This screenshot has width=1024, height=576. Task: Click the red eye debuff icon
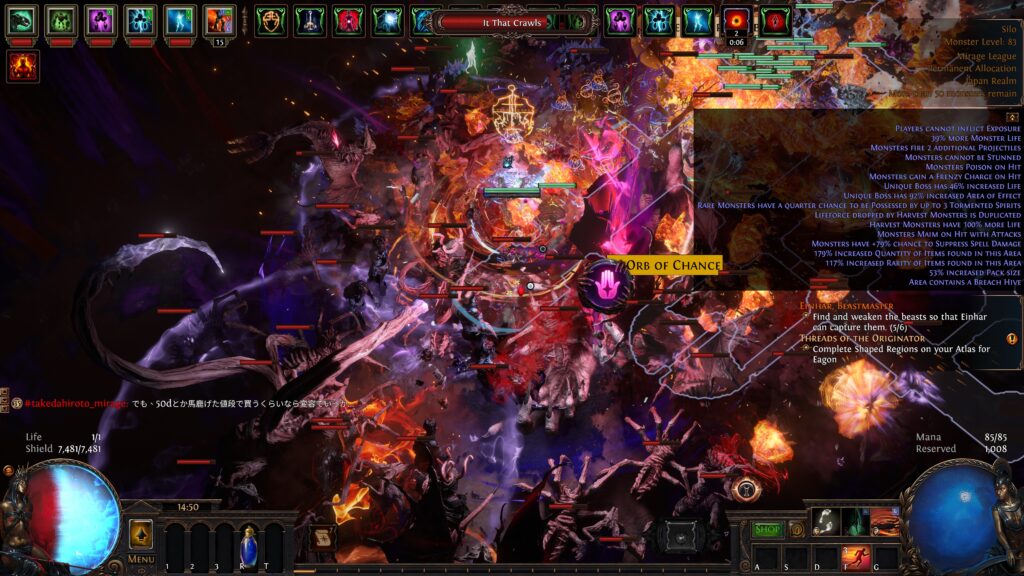click(738, 20)
